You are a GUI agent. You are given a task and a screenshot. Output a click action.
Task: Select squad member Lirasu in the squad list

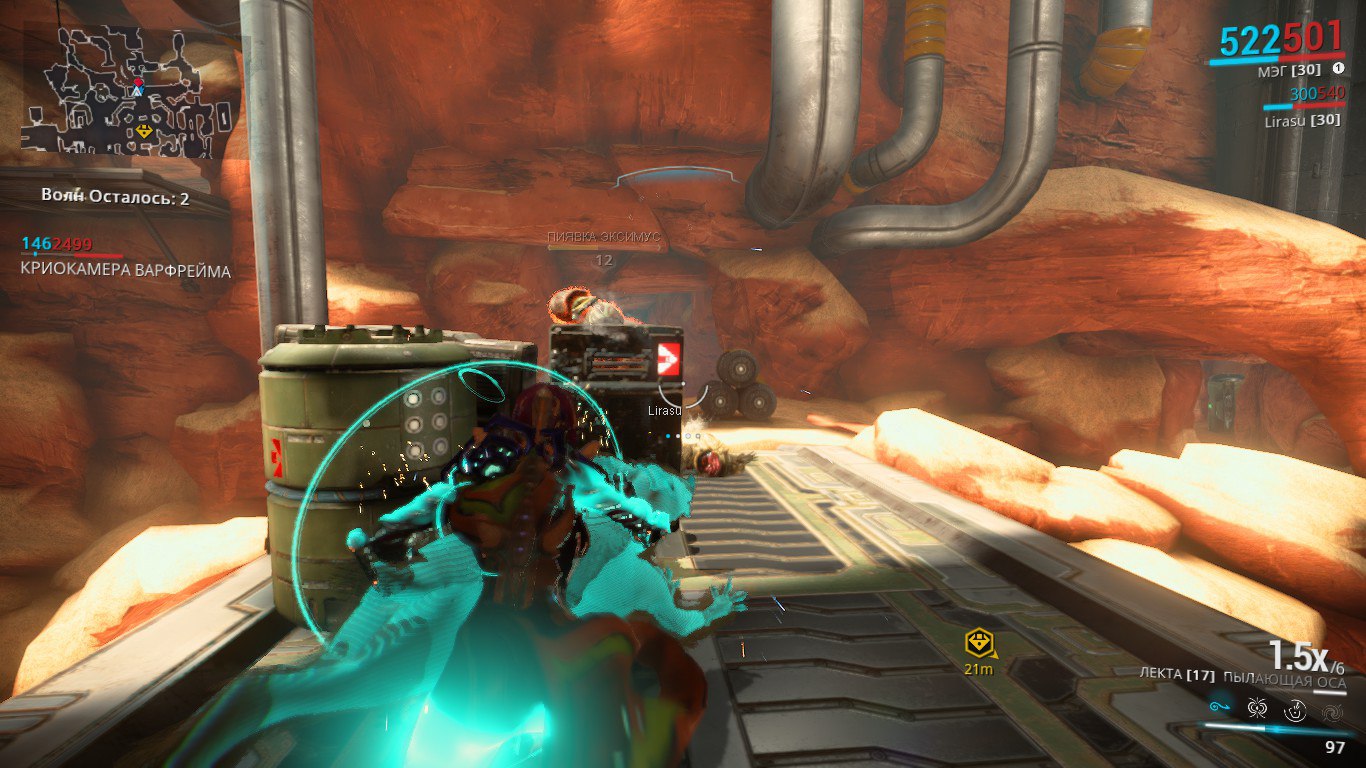click(x=1300, y=119)
